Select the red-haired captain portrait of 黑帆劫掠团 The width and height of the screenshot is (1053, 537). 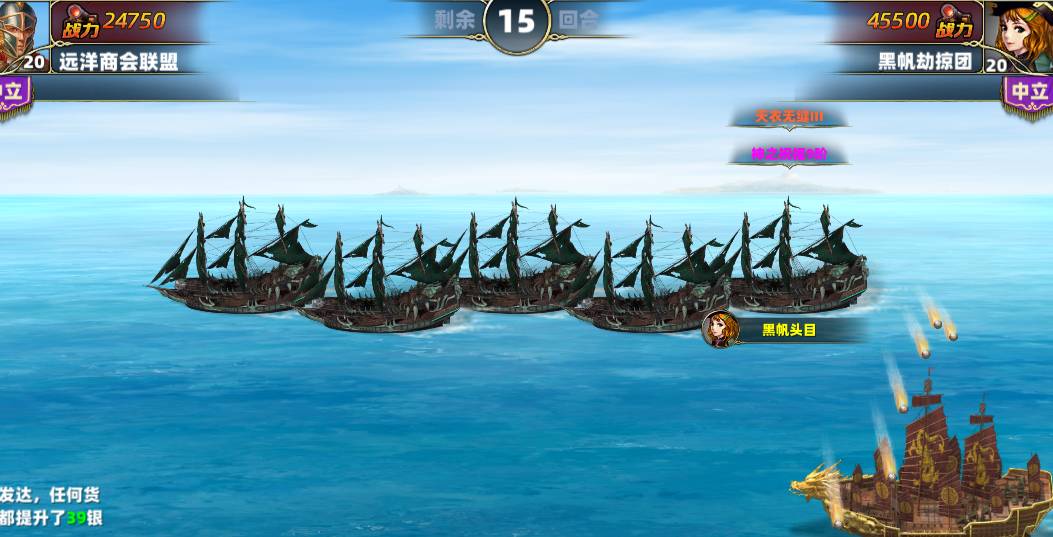(1019, 29)
